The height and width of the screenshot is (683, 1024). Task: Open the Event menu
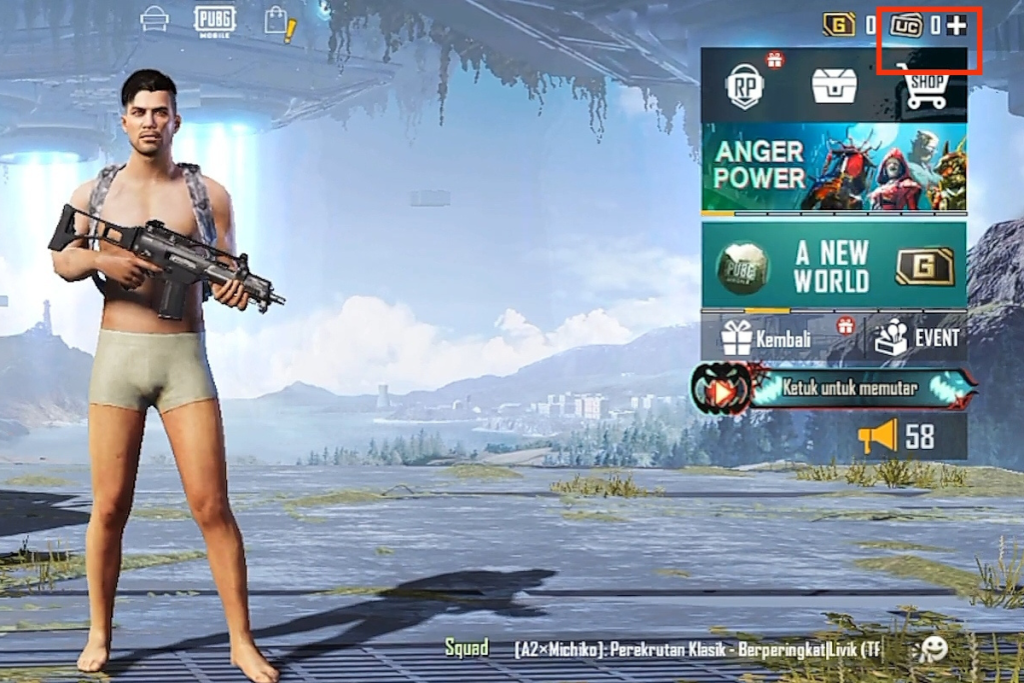click(917, 338)
